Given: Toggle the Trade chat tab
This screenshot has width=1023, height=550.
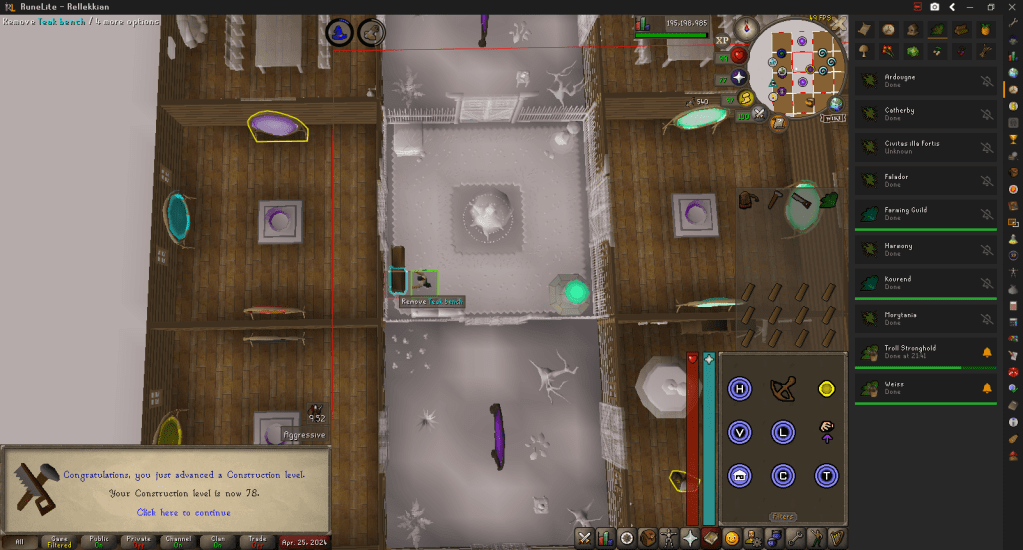Looking at the screenshot, I should click(257, 541).
